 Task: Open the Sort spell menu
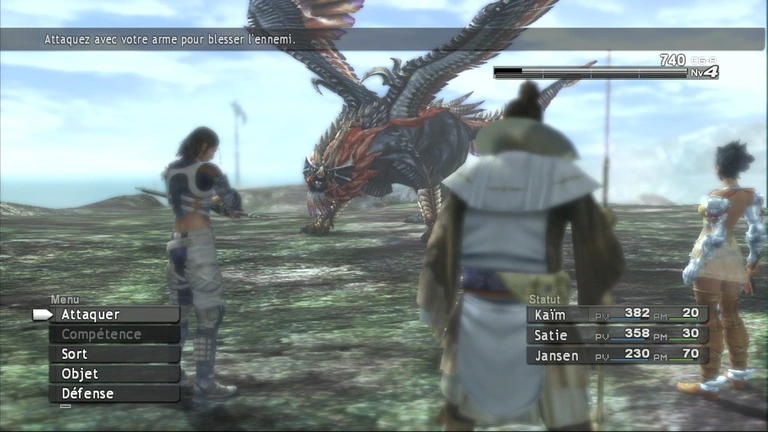click(x=114, y=354)
